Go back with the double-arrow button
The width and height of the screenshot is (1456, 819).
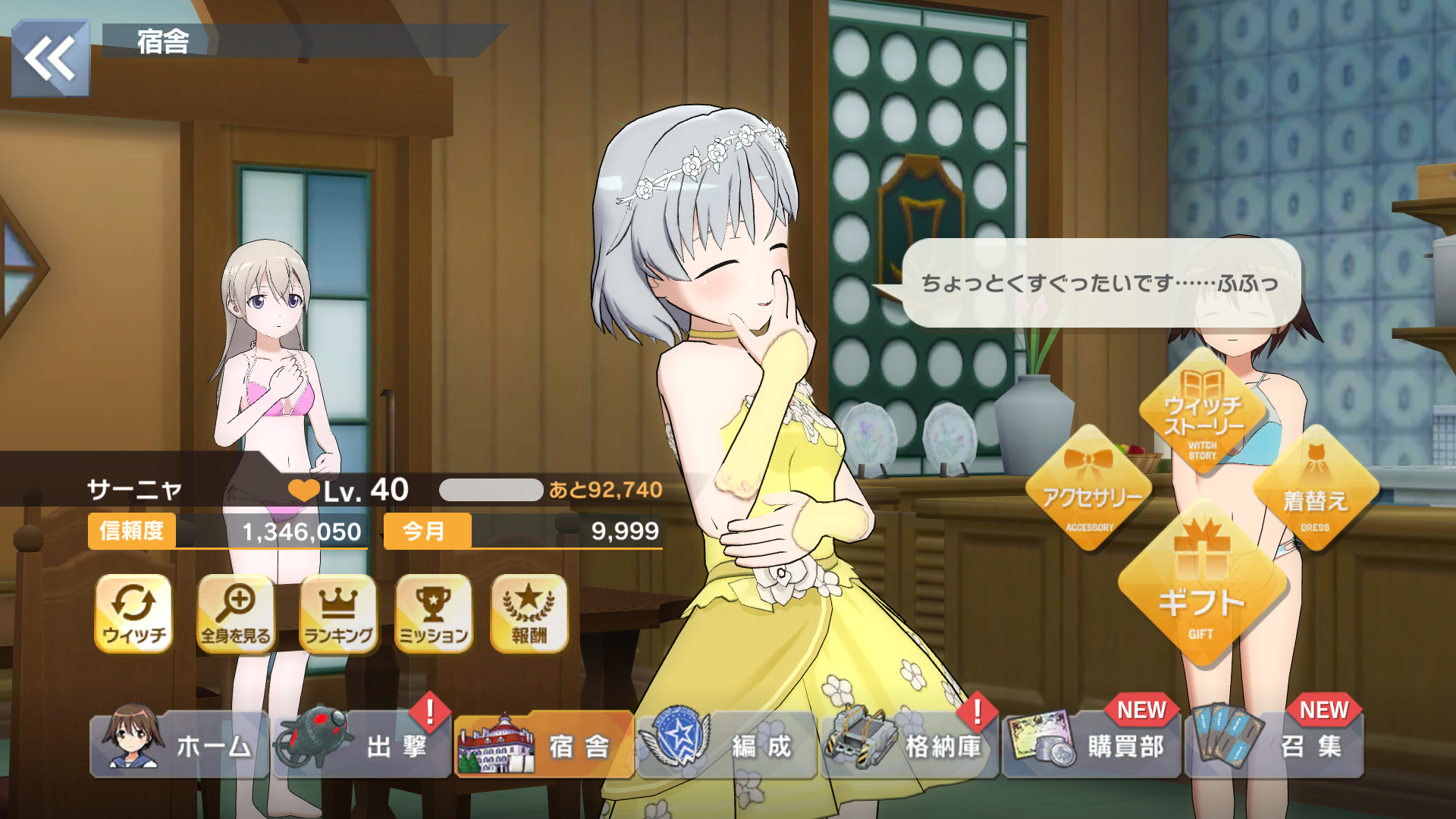[x=50, y=58]
